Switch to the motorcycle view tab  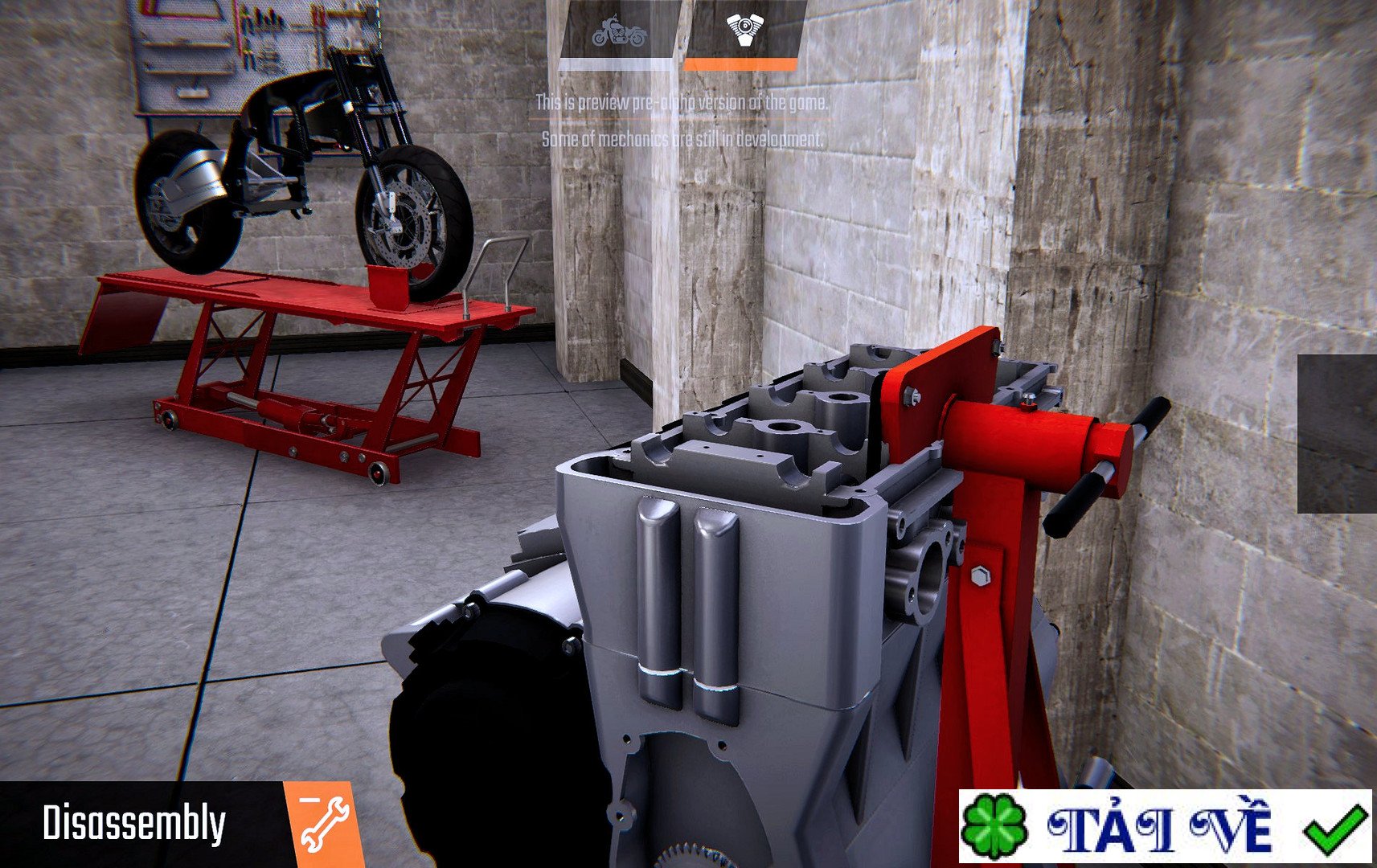point(617,34)
